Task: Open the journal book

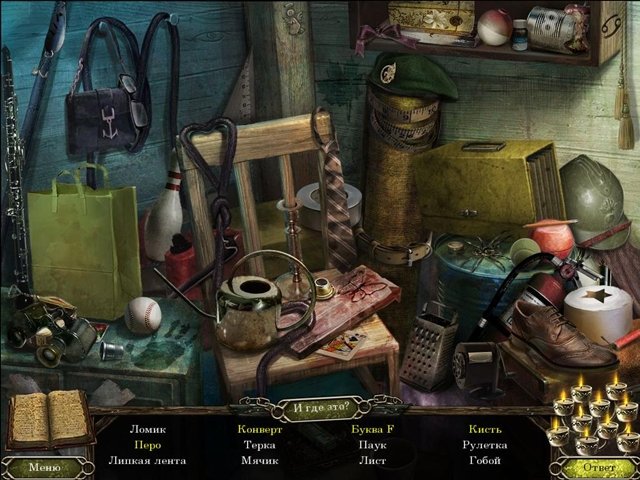Action: pyautogui.click(x=49, y=418)
